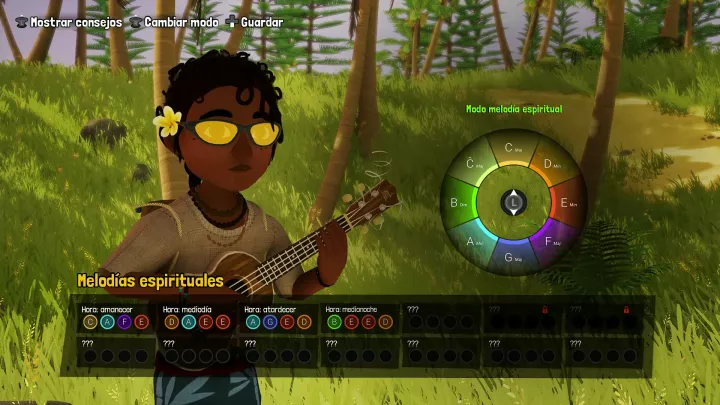Select the C Maj segment on the chord wheel

[513, 150]
